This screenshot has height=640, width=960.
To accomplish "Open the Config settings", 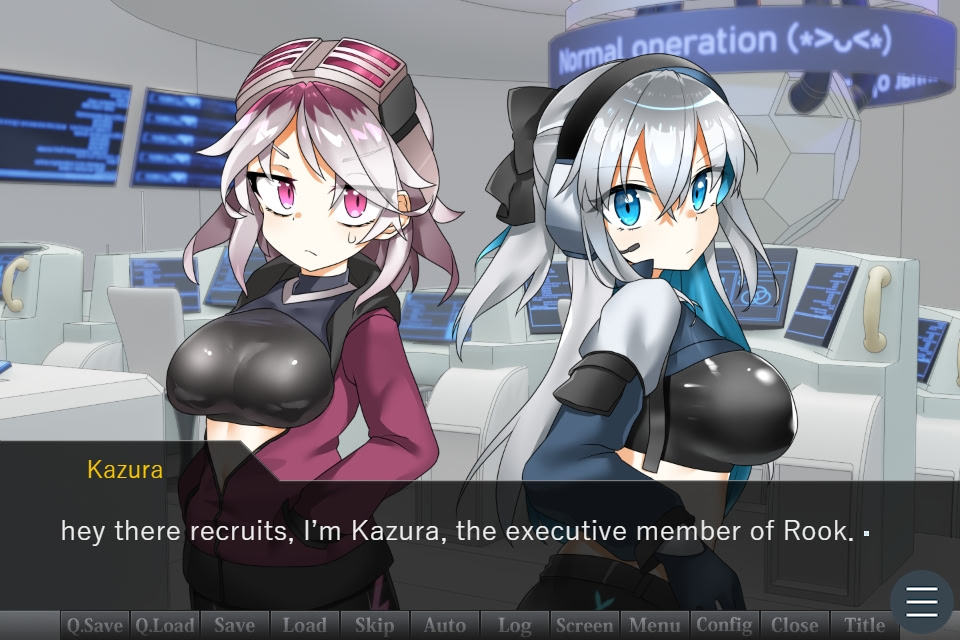I will click(725, 626).
